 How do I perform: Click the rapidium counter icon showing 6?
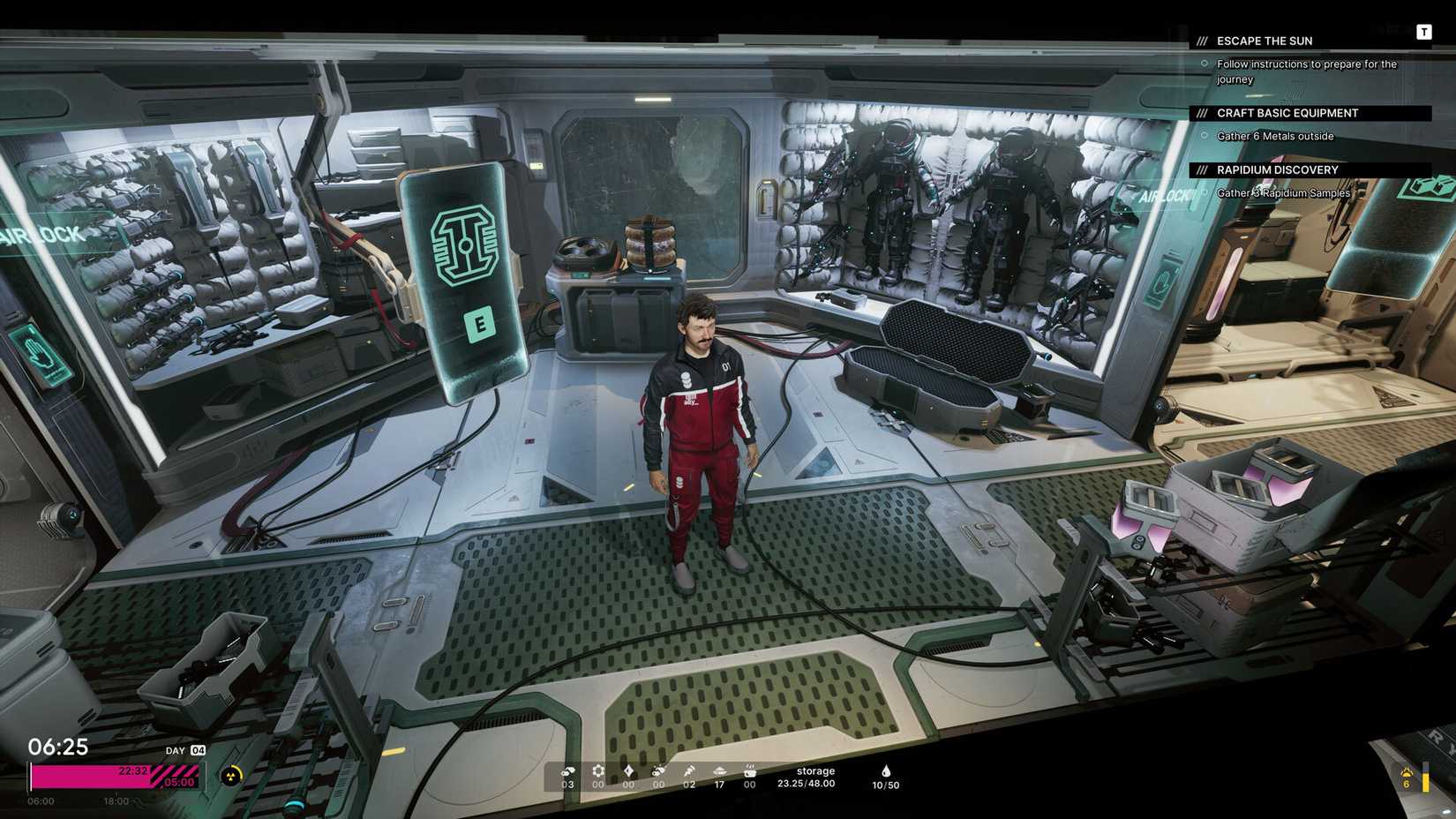coord(1406,775)
